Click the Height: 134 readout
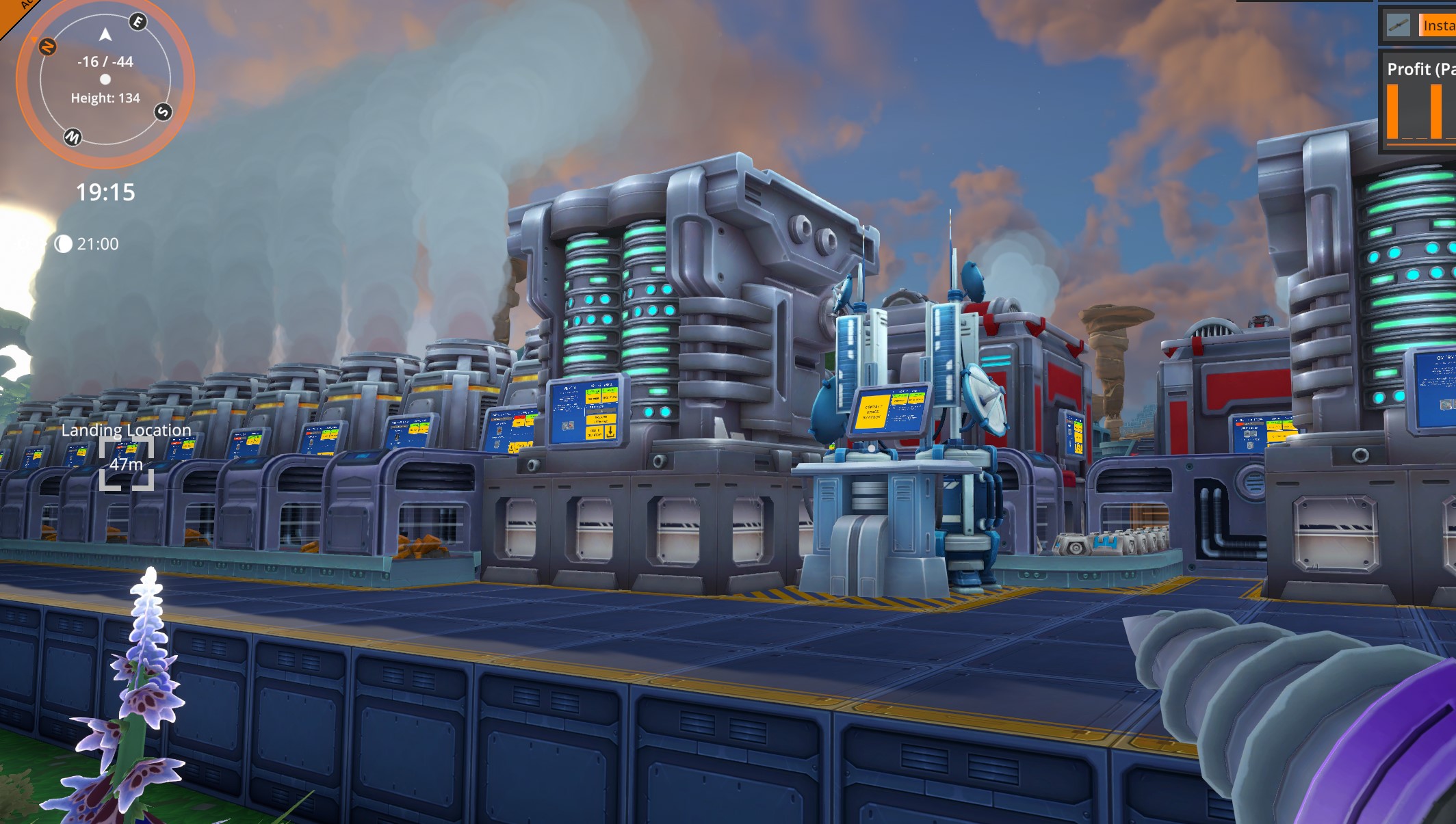Viewport: 1456px width, 824px height. pos(104,98)
